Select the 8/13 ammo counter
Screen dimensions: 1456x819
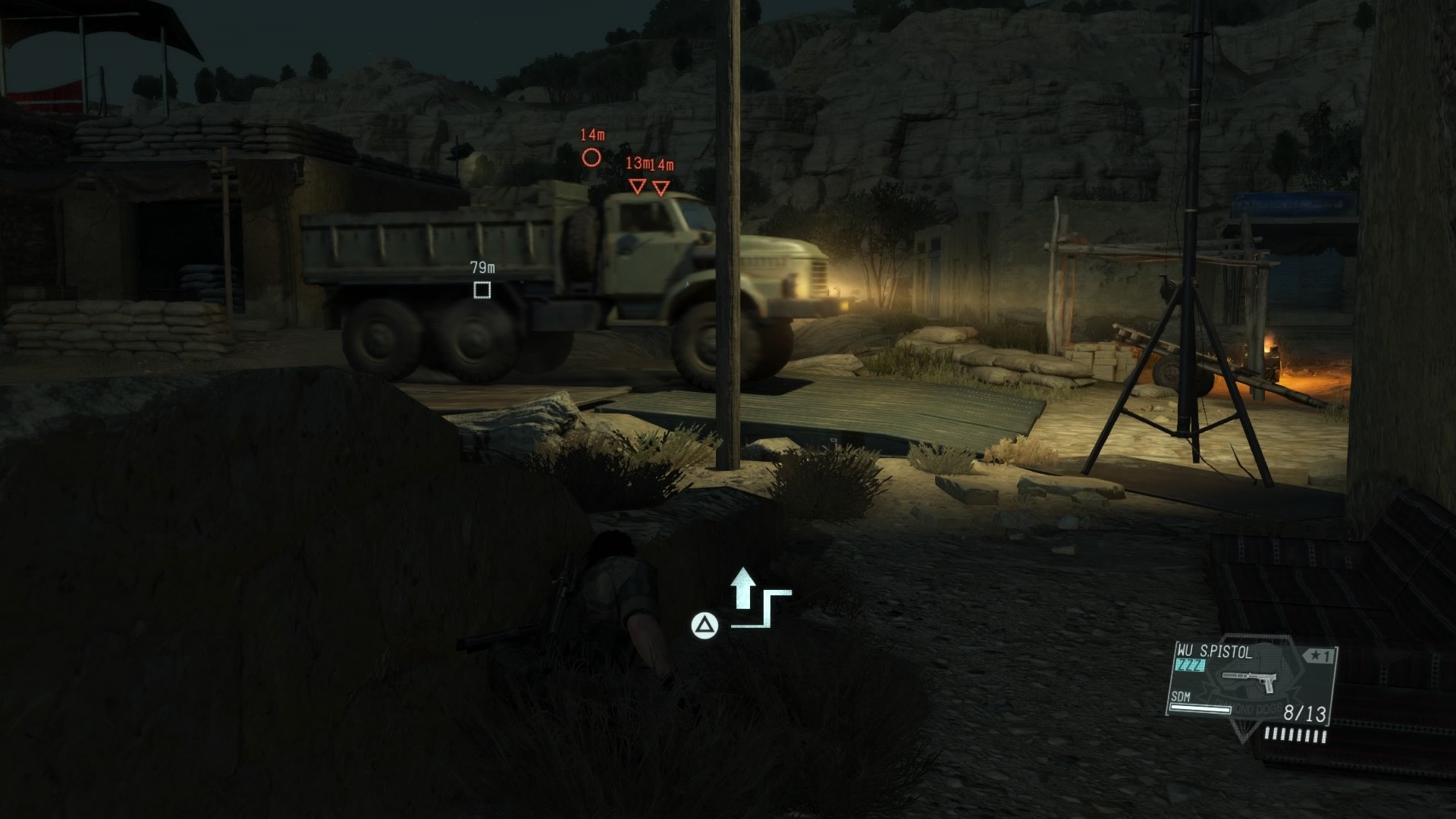[1305, 711]
